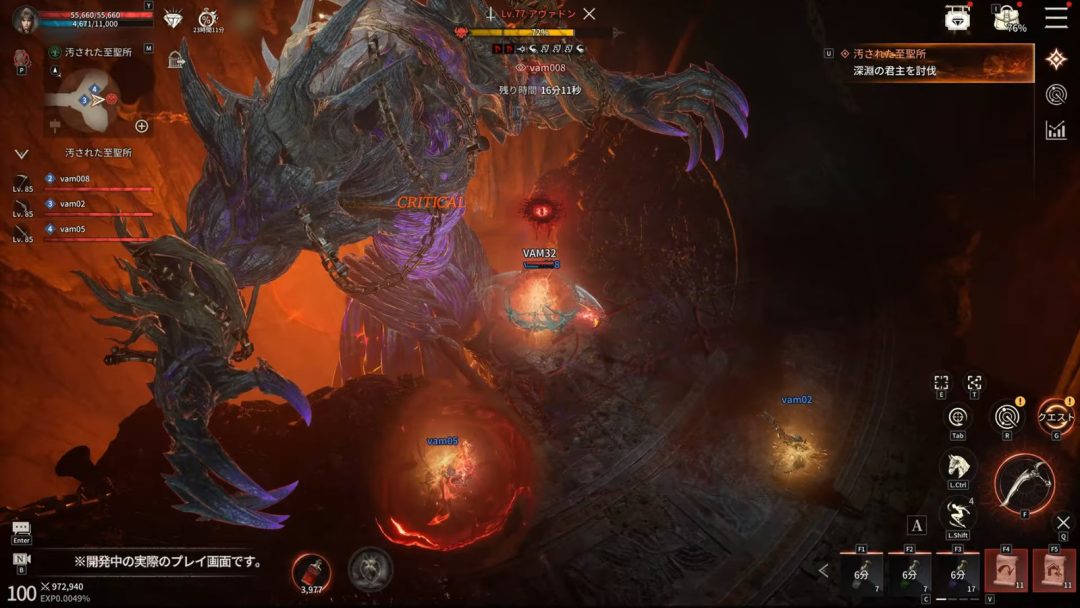
Task: Zoom in with the minimap plus button
Action: pos(142,126)
